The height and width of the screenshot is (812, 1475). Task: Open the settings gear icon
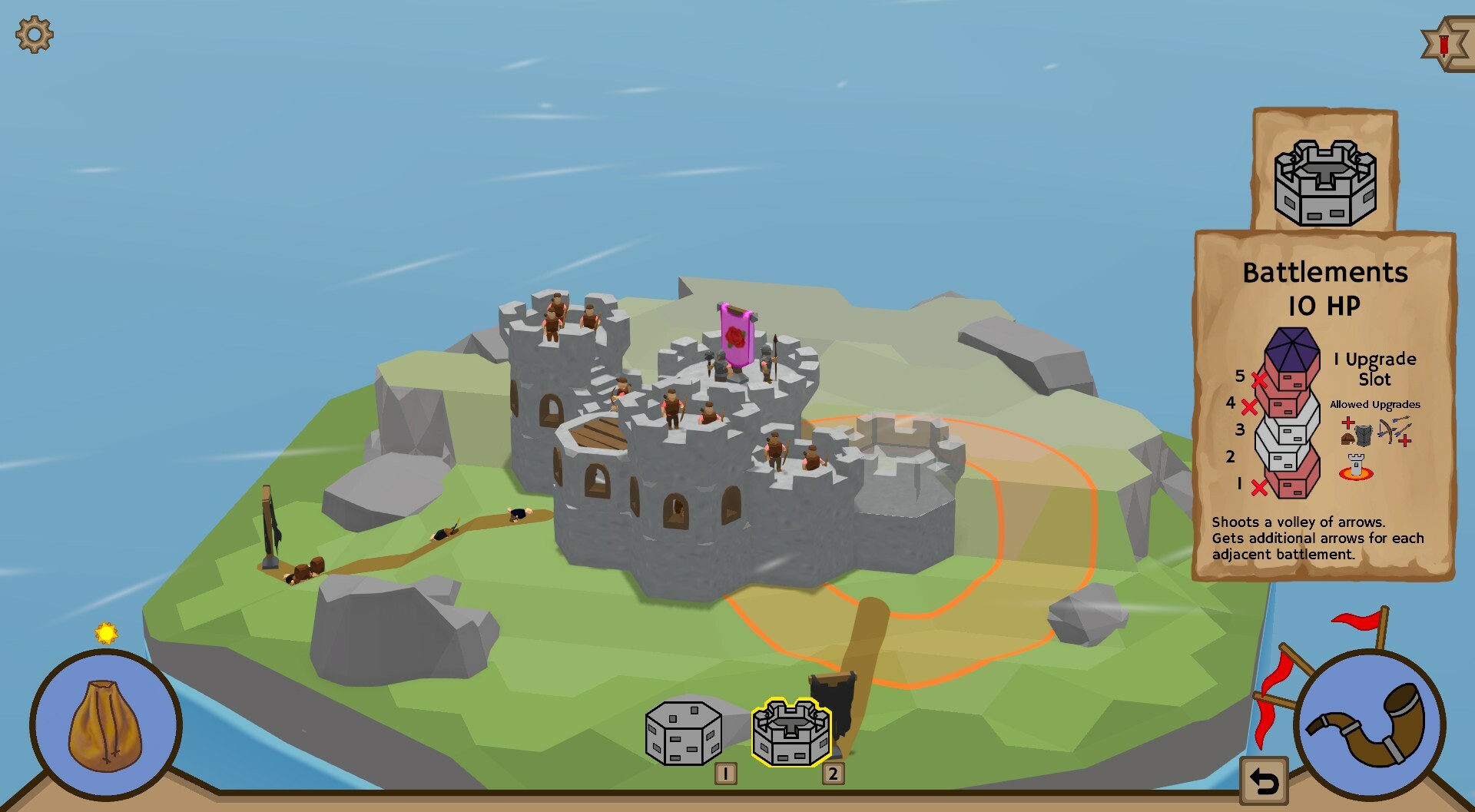tap(34, 34)
